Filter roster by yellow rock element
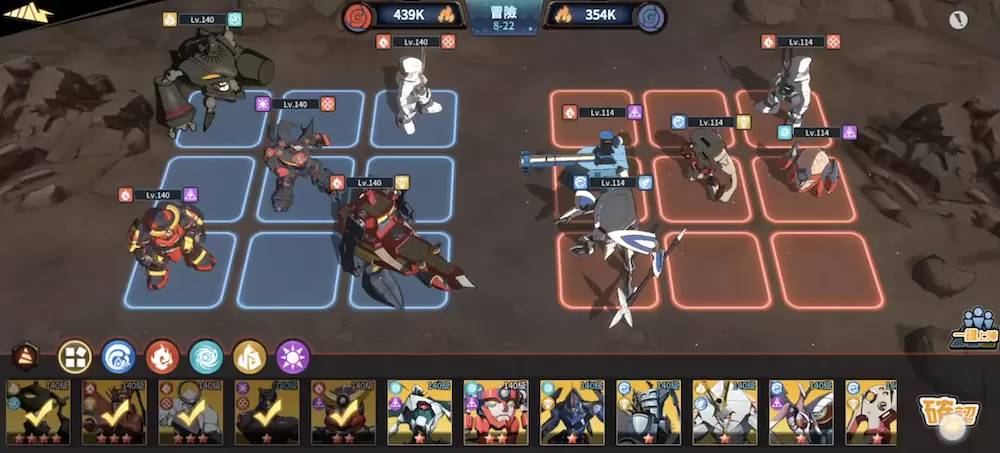Screen dimensions: 1000x453 click(249, 356)
